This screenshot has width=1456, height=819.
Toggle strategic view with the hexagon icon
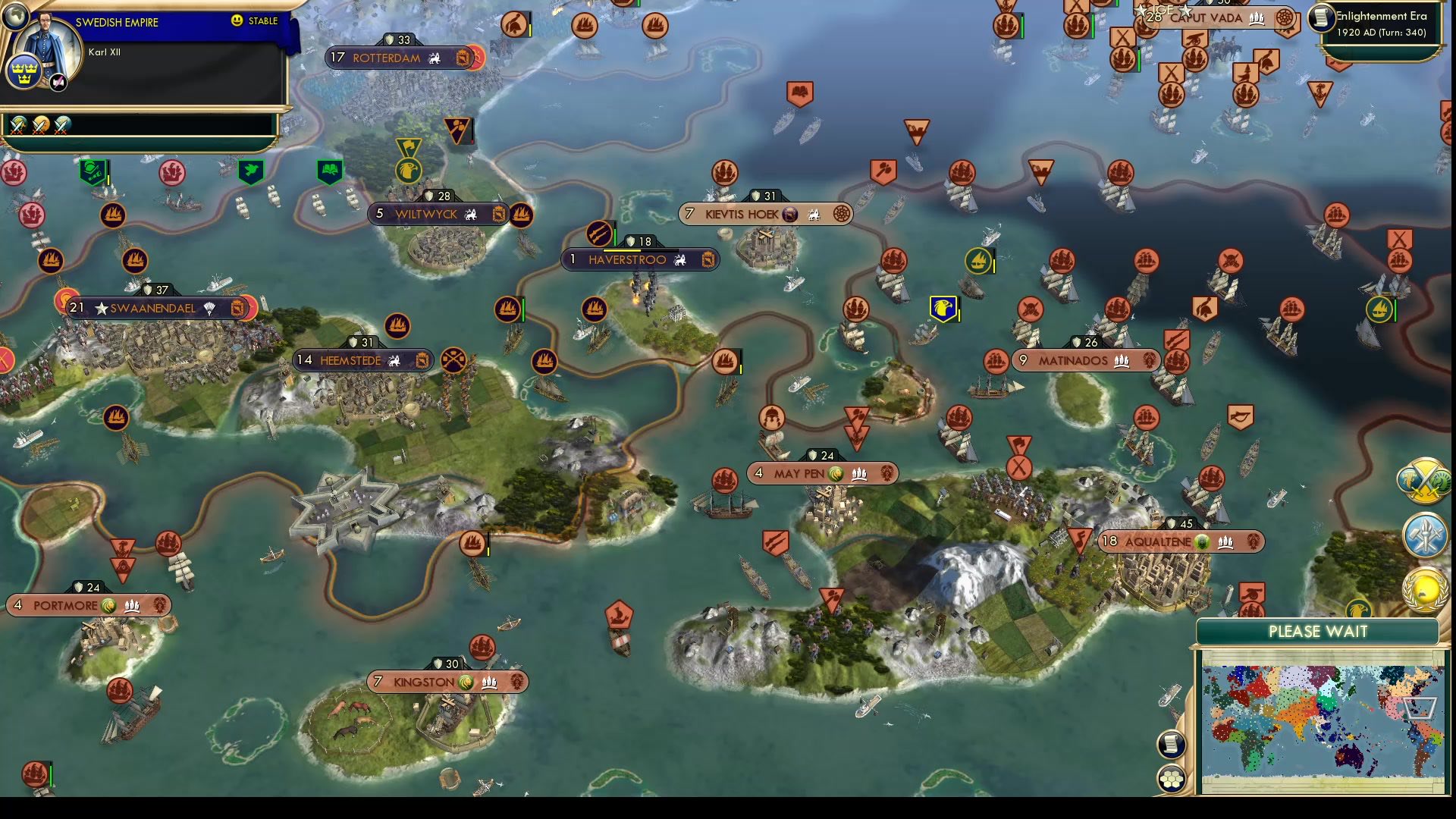coord(1170,780)
